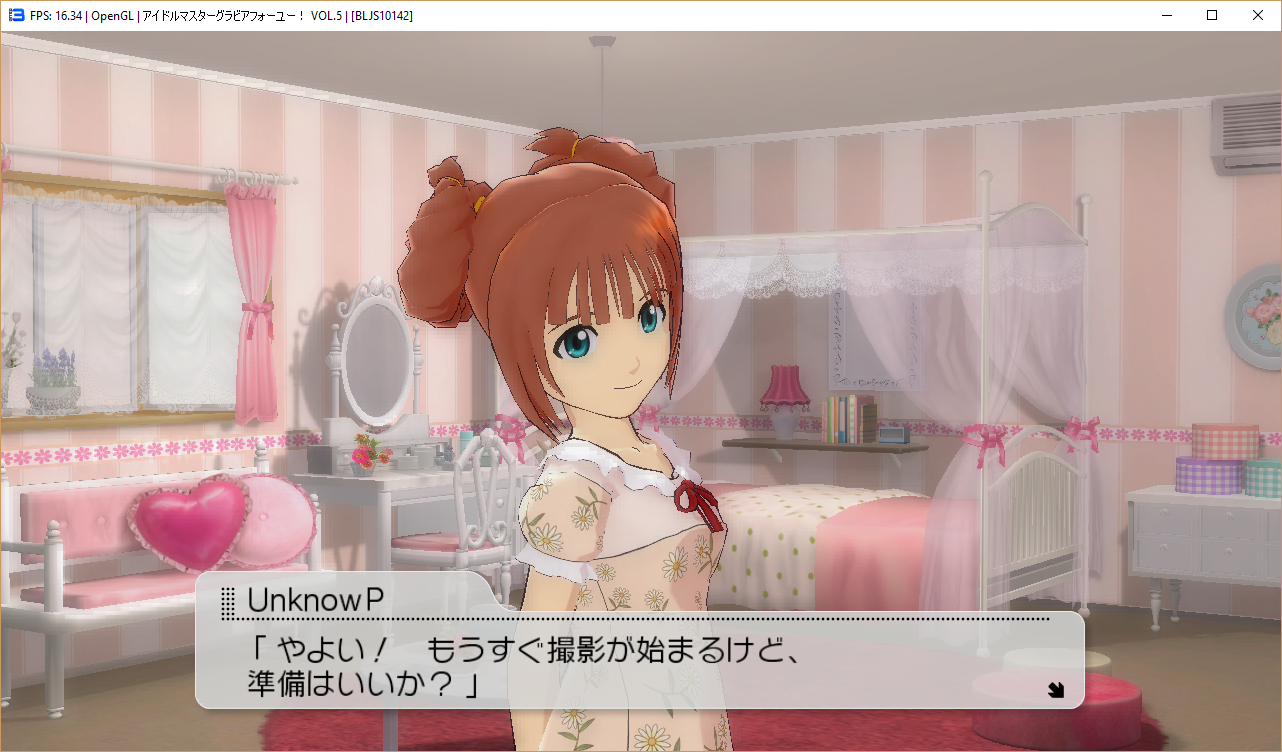Screen dimensions: 1282x752
Task: Close the emulator window
Action: (1257, 15)
